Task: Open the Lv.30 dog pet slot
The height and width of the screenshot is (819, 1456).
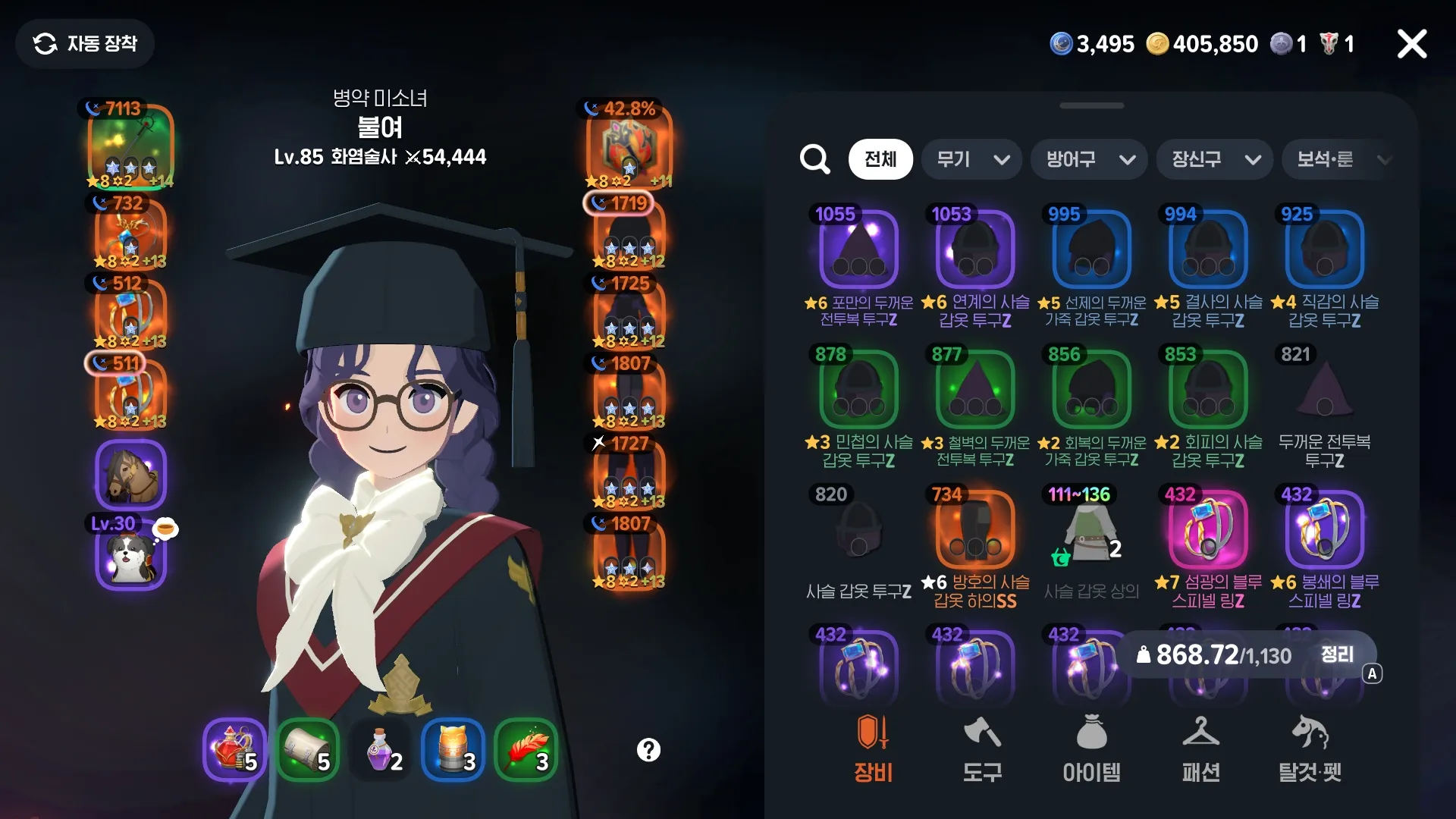Action: [x=130, y=558]
